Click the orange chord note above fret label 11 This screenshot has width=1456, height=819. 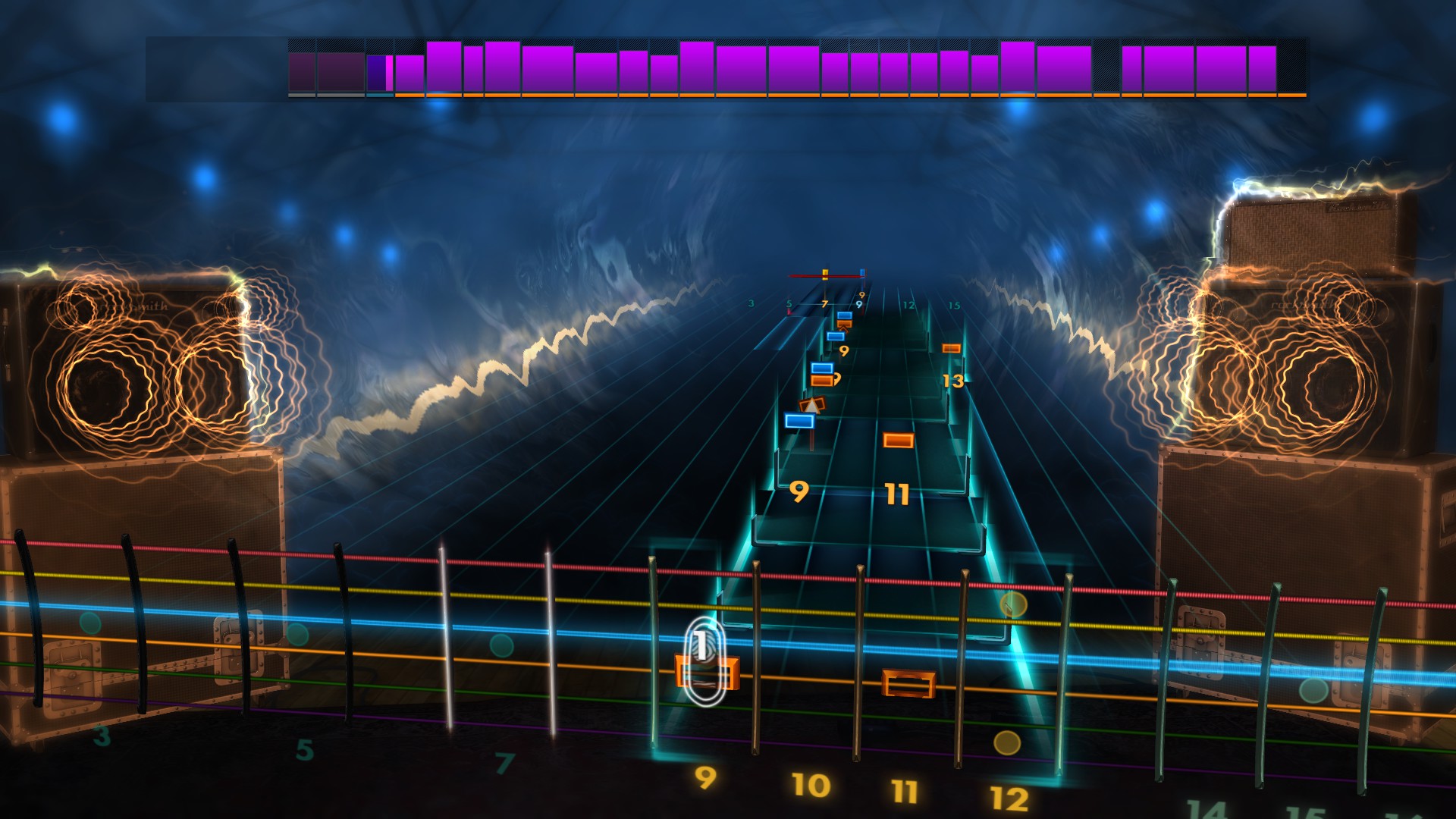[896, 438]
